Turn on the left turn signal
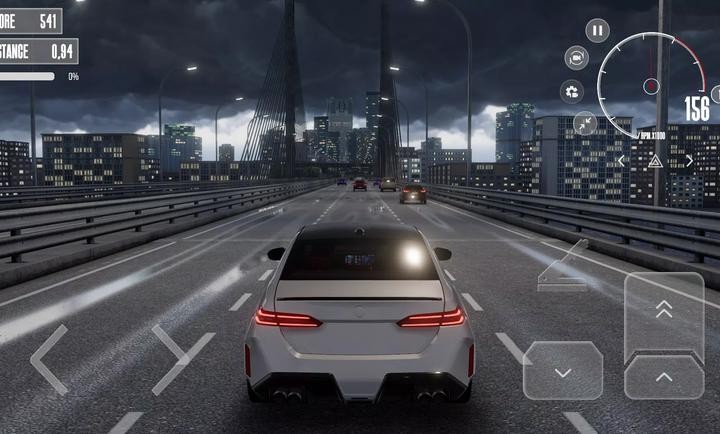 click(622, 160)
